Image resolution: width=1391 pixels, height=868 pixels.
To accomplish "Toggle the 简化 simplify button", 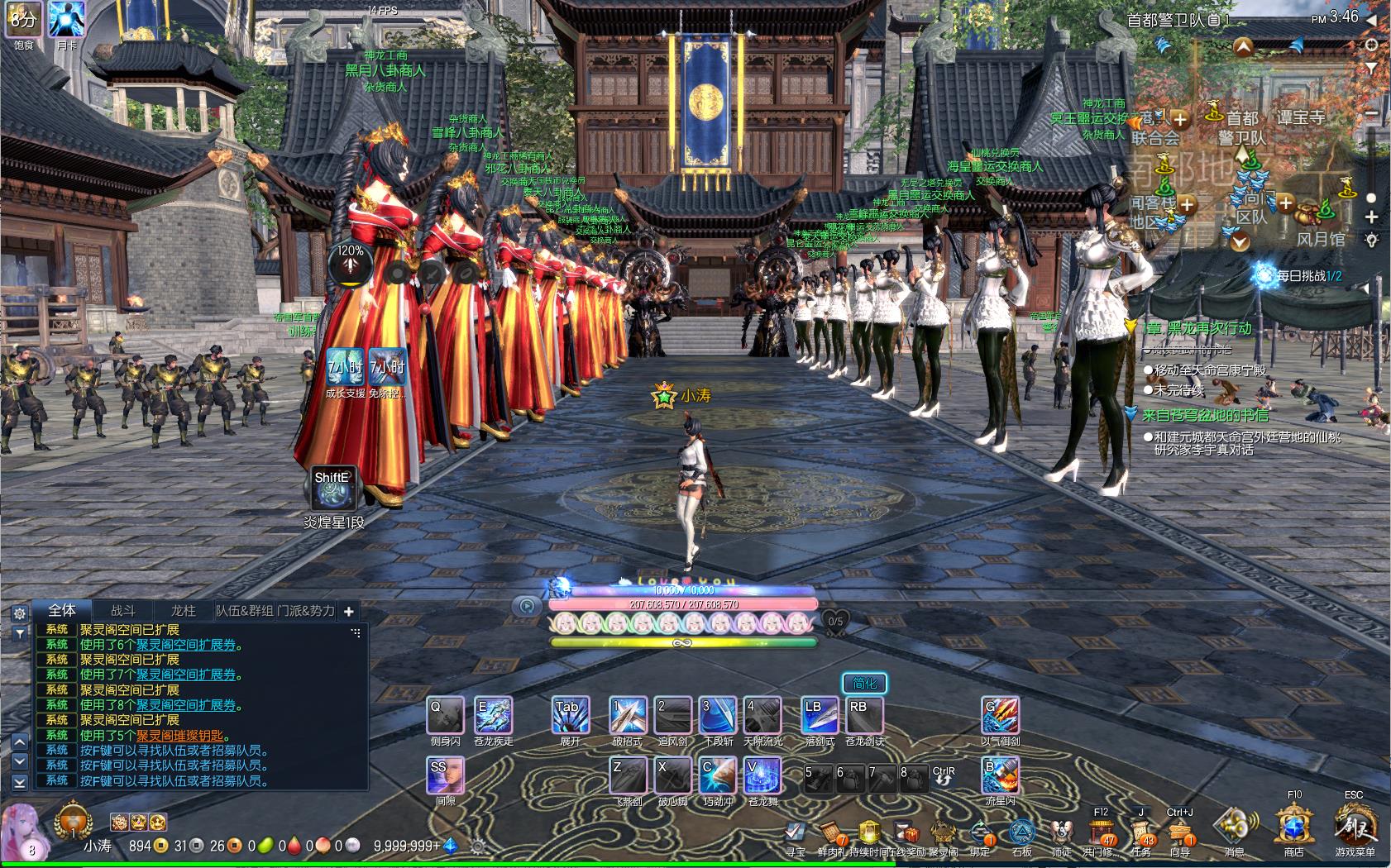I will click(864, 683).
